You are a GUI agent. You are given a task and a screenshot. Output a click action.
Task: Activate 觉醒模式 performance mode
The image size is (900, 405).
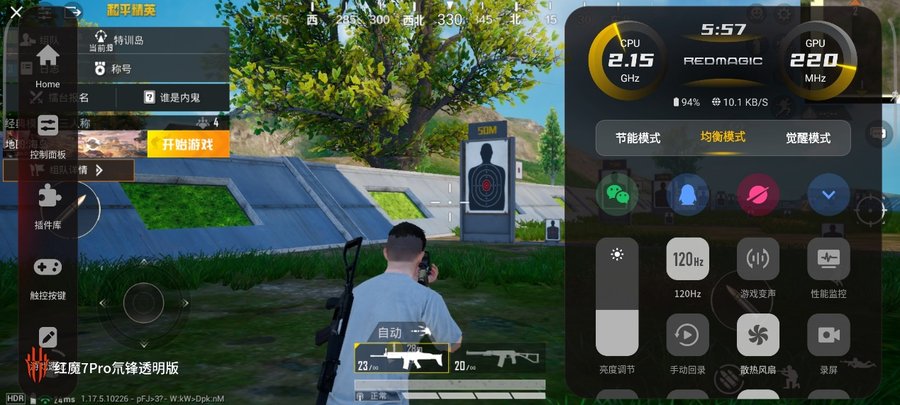click(806, 138)
